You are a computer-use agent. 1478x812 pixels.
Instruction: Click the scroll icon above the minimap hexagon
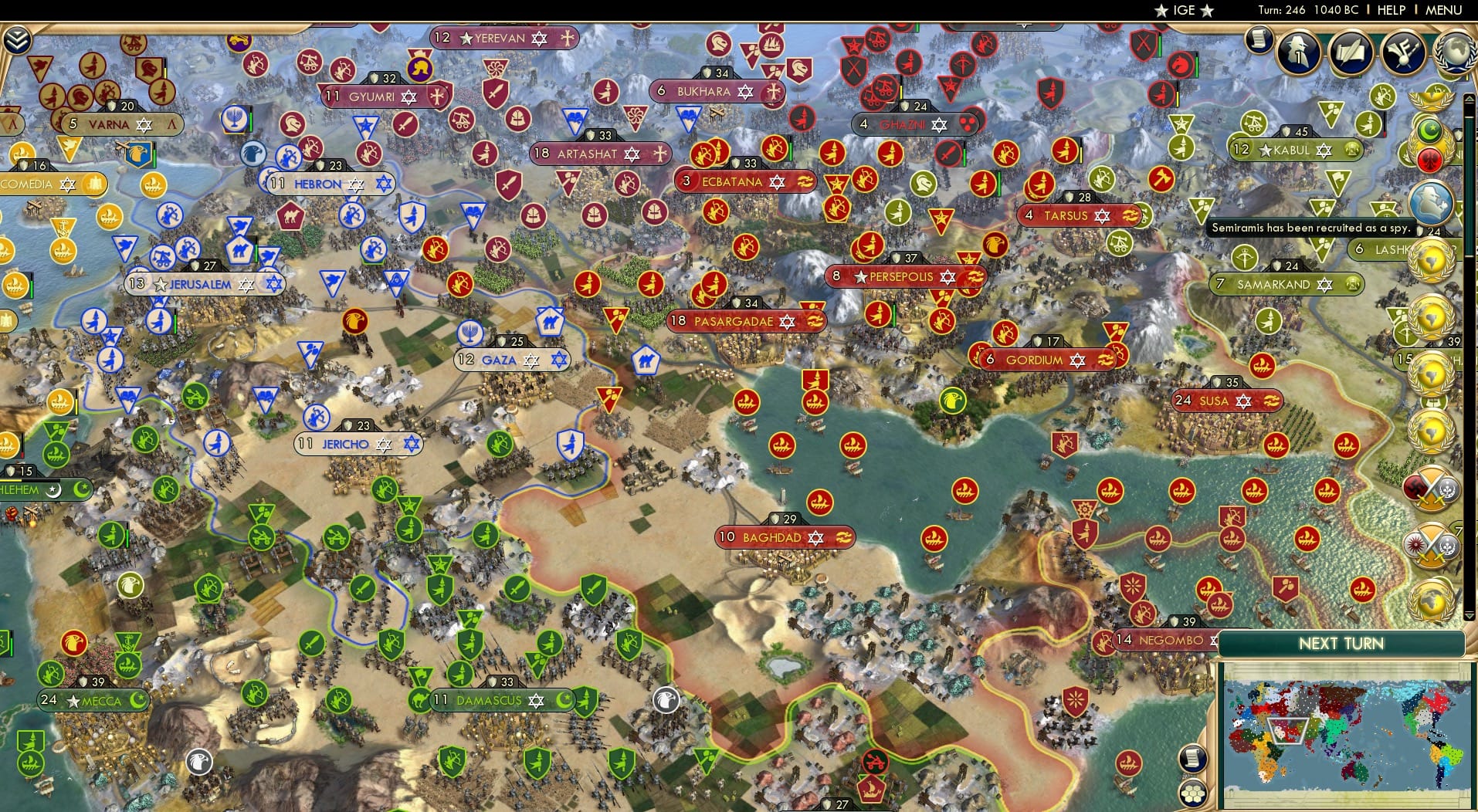point(1192,758)
